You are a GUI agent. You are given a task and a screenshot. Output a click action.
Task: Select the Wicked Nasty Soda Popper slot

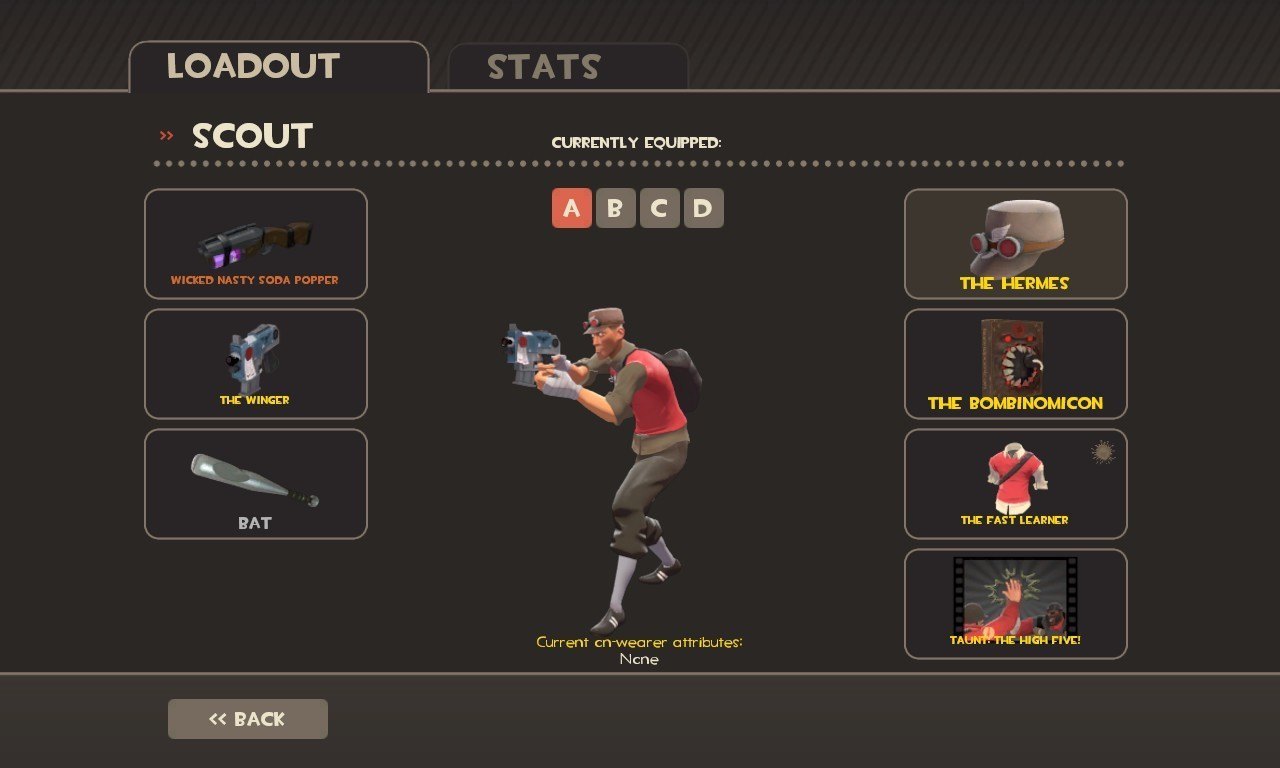(x=256, y=244)
